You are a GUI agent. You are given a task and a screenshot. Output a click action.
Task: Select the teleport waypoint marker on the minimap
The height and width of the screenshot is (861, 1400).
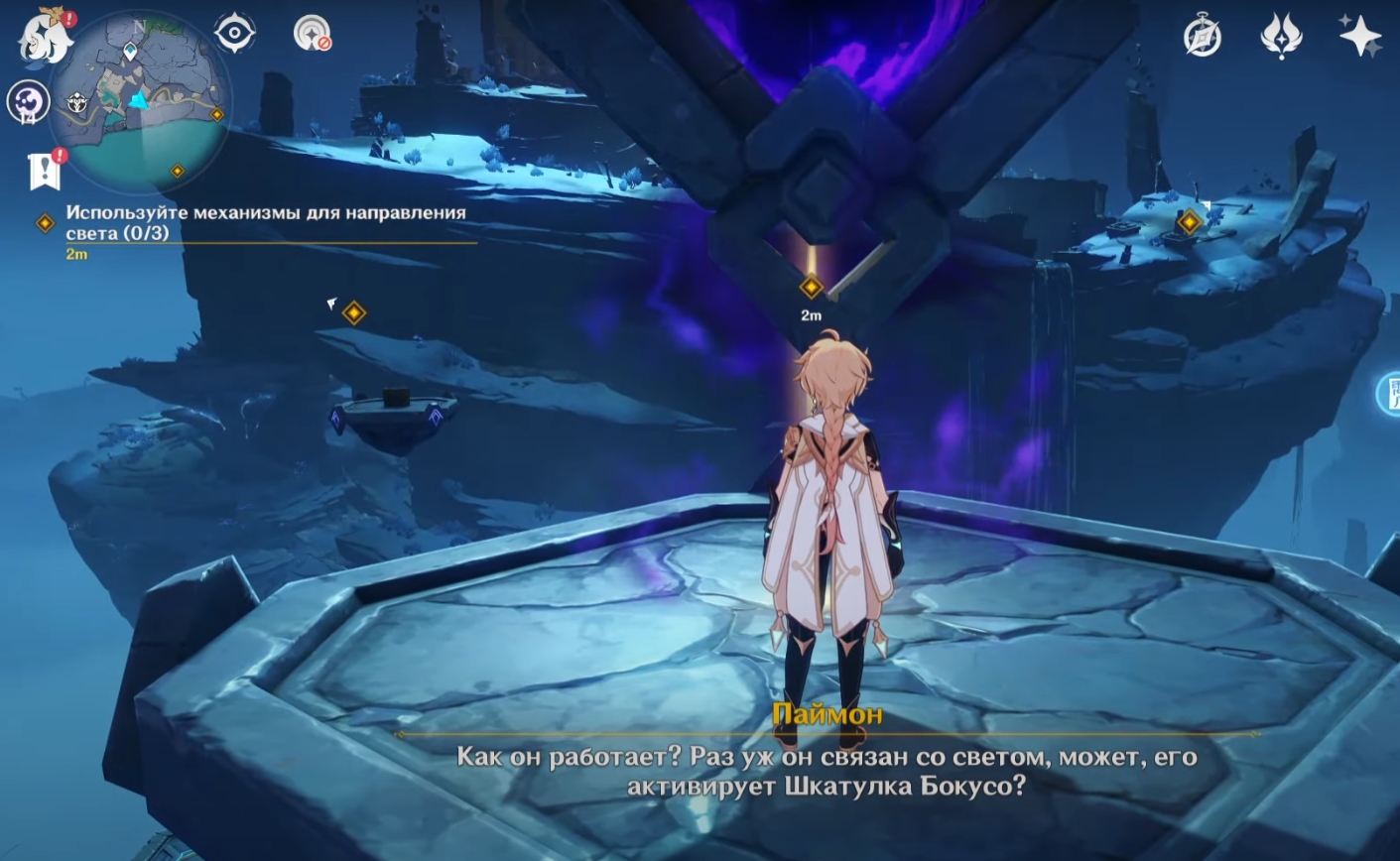(130, 51)
